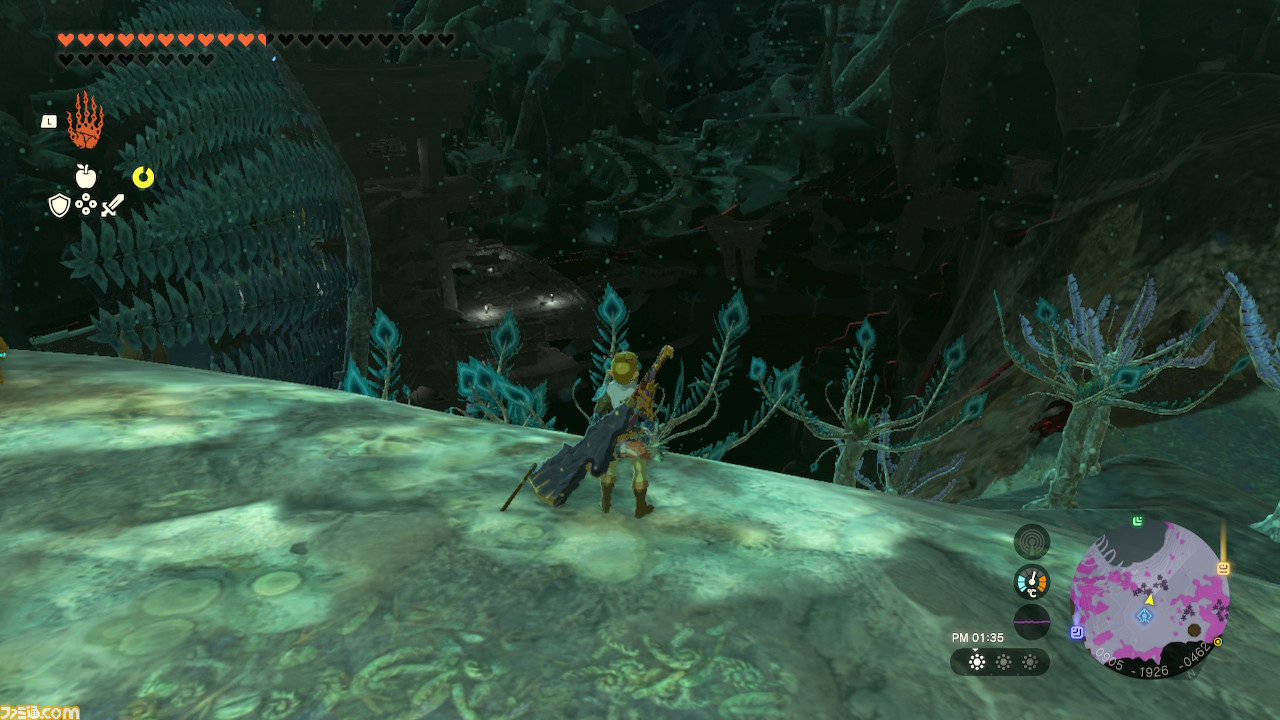Check the temperature gauge icon

click(x=1031, y=582)
